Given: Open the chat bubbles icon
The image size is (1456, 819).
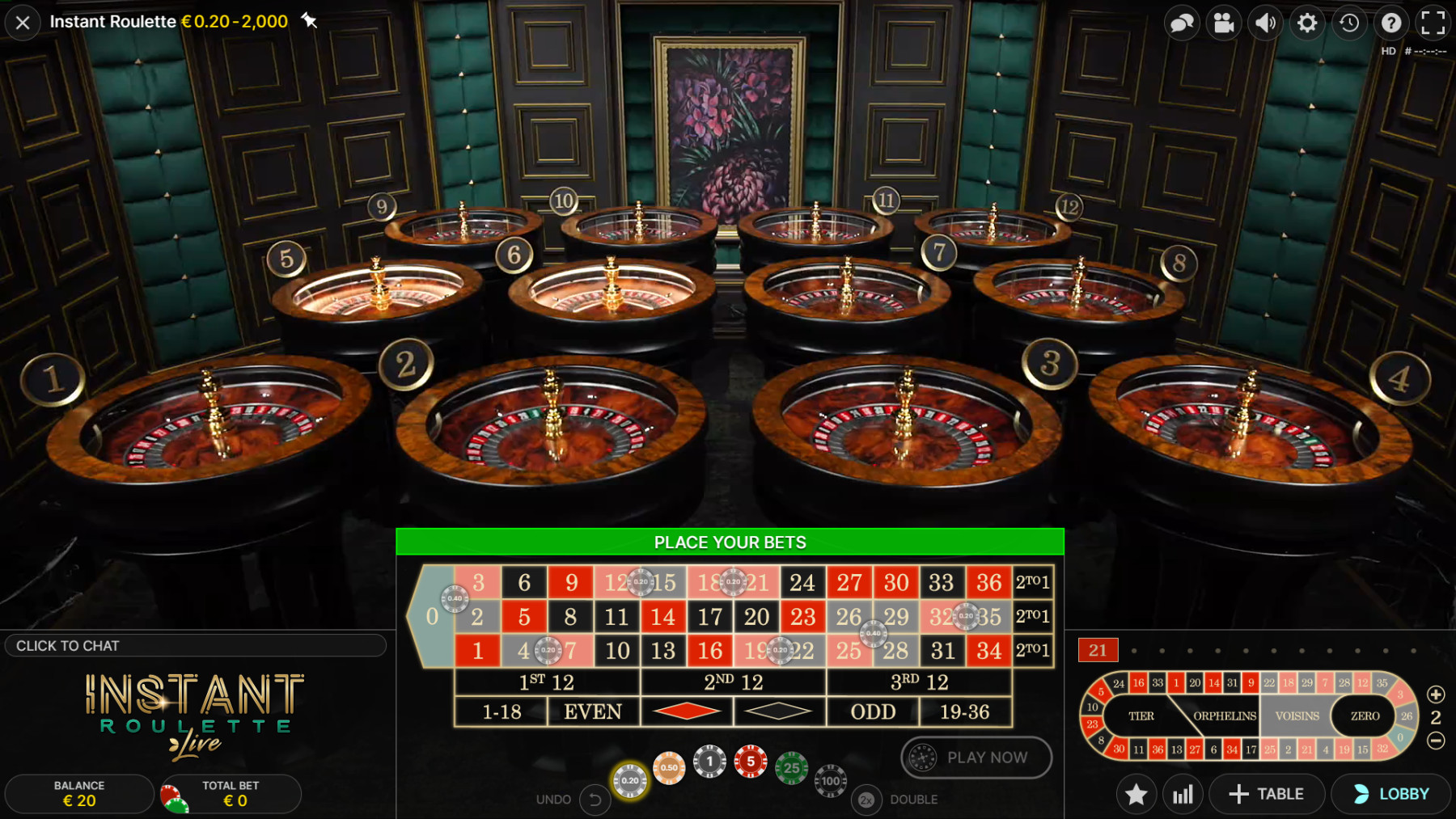Looking at the screenshot, I should coord(1182,23).
